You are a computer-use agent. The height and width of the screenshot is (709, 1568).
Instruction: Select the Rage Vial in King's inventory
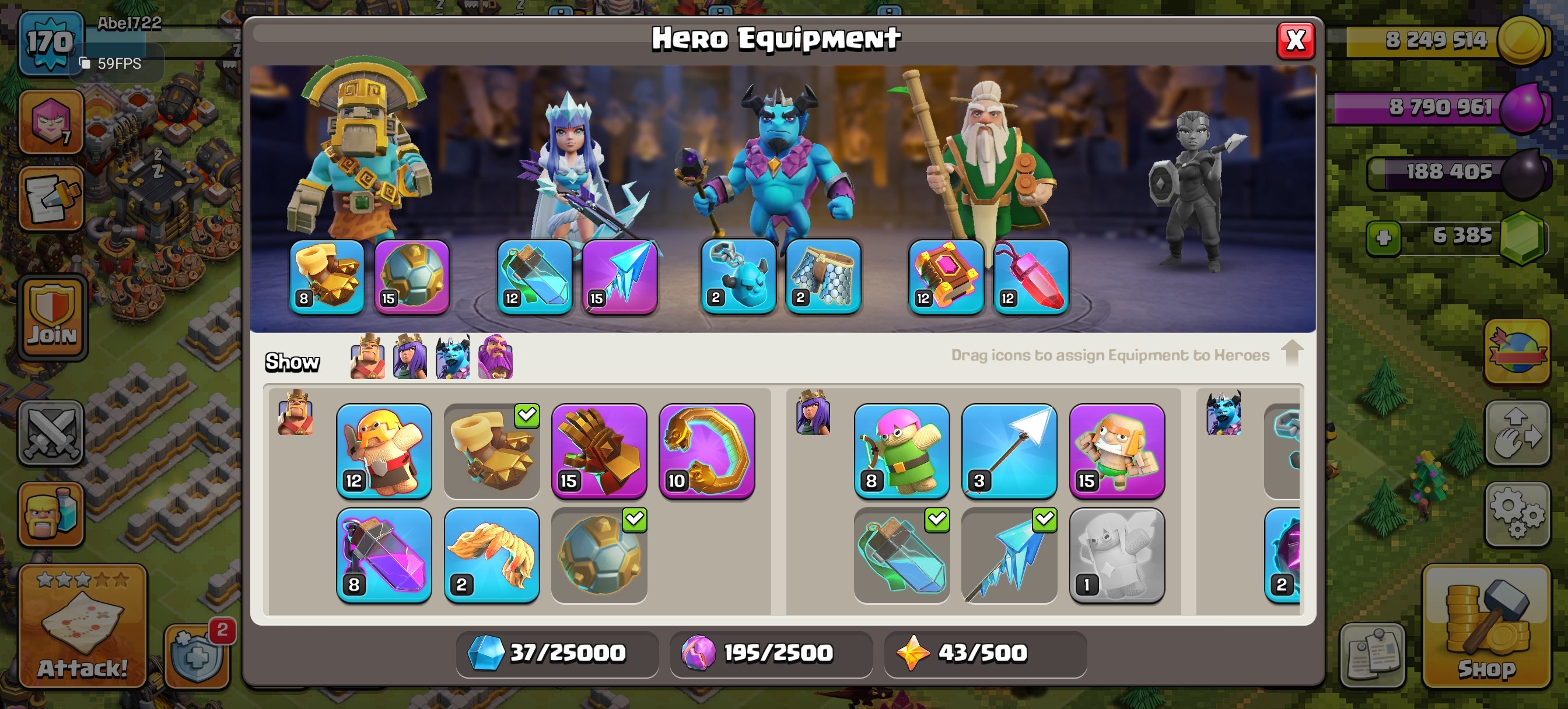383,557
